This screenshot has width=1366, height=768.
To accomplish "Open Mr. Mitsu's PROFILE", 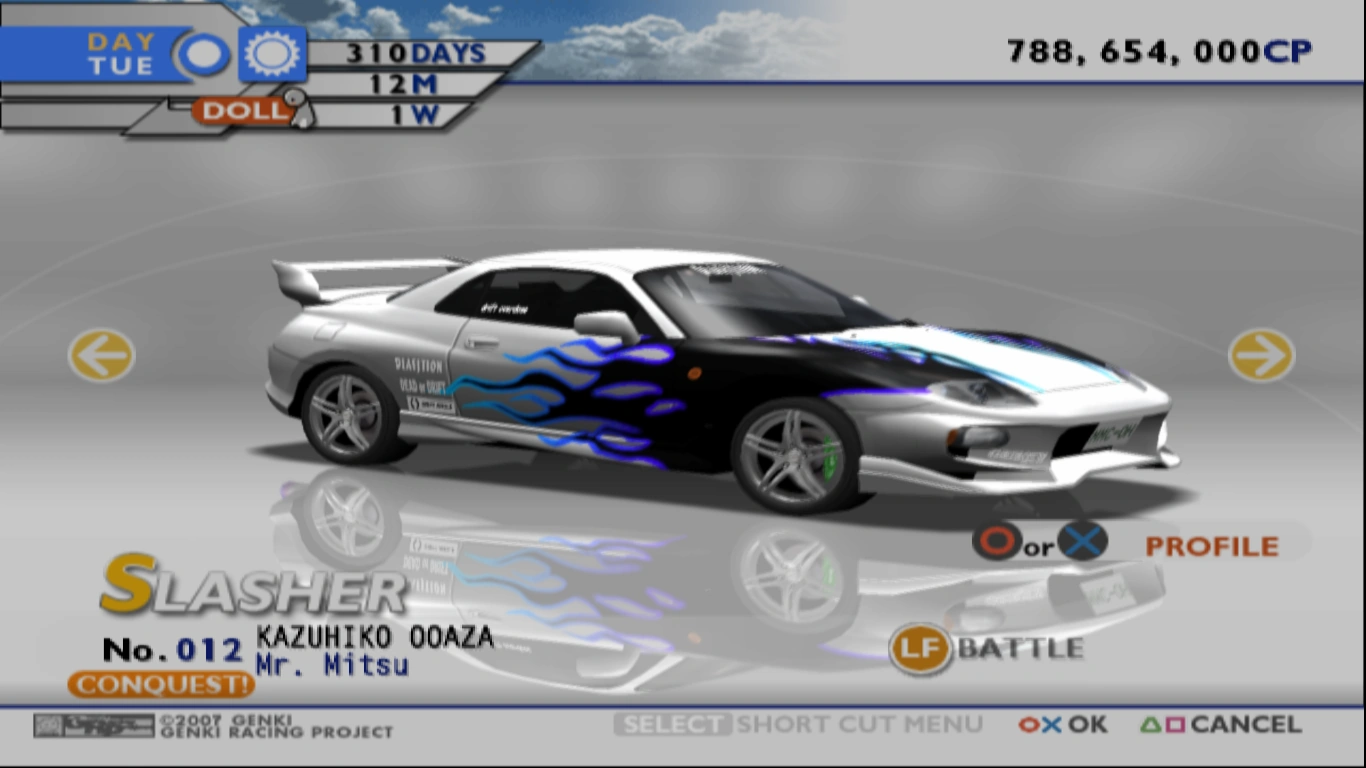I will pos(1211,545).
